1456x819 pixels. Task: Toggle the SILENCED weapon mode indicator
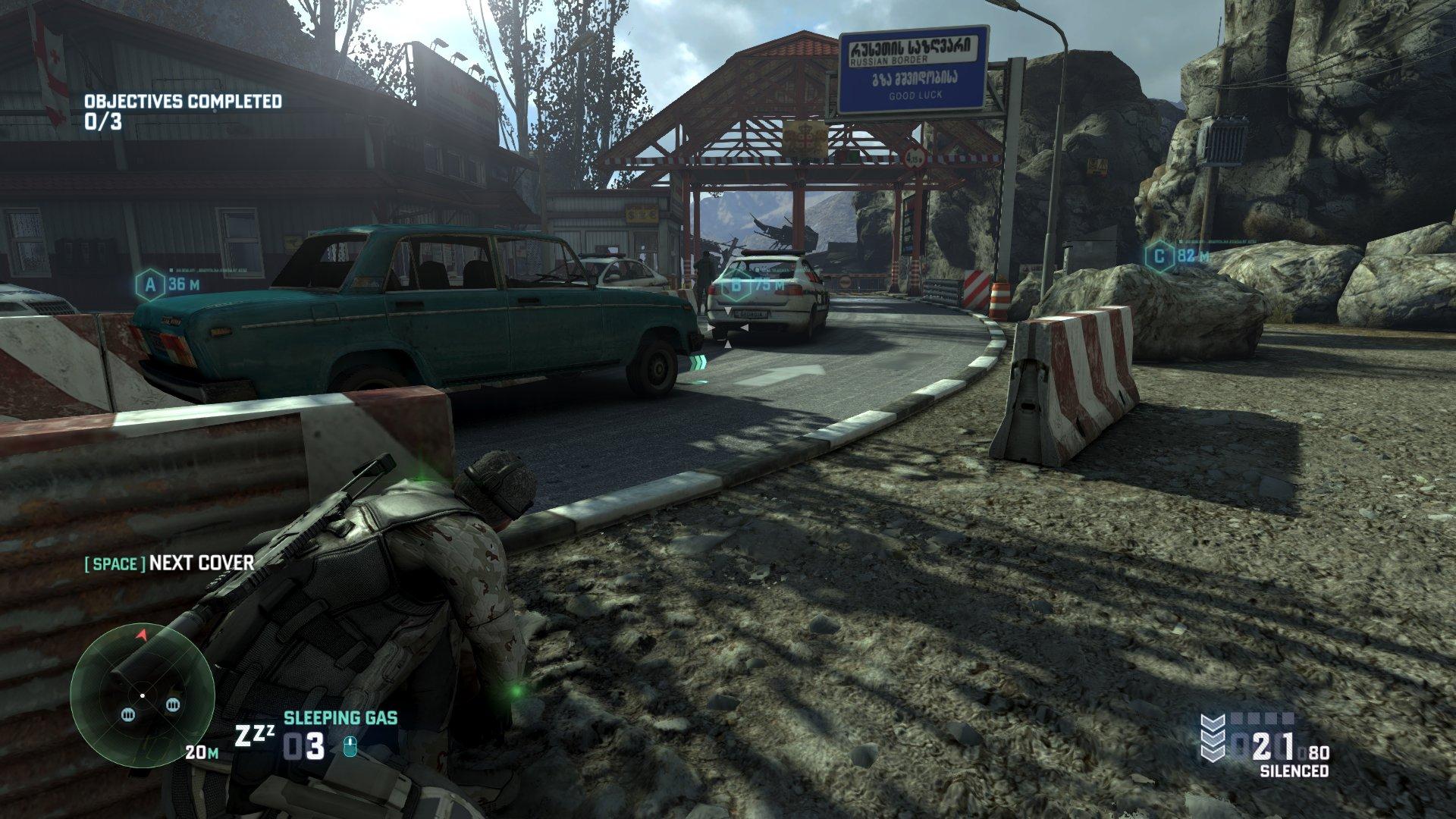point(1294,770)
